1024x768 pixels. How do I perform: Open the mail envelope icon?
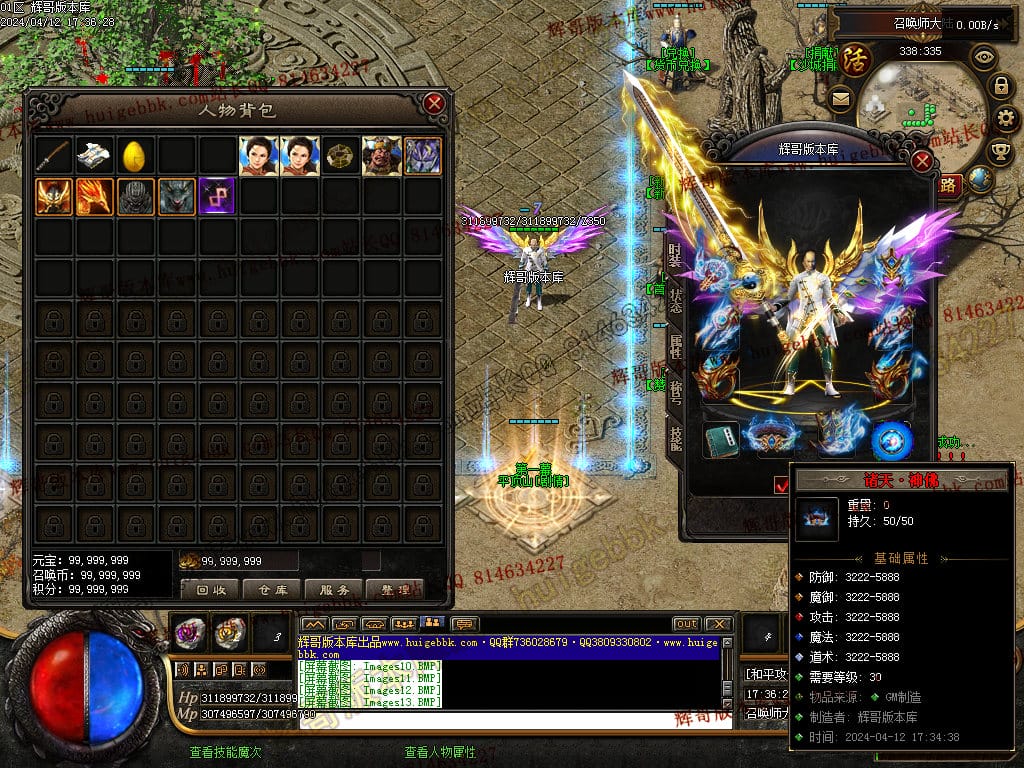coord(840,98)
